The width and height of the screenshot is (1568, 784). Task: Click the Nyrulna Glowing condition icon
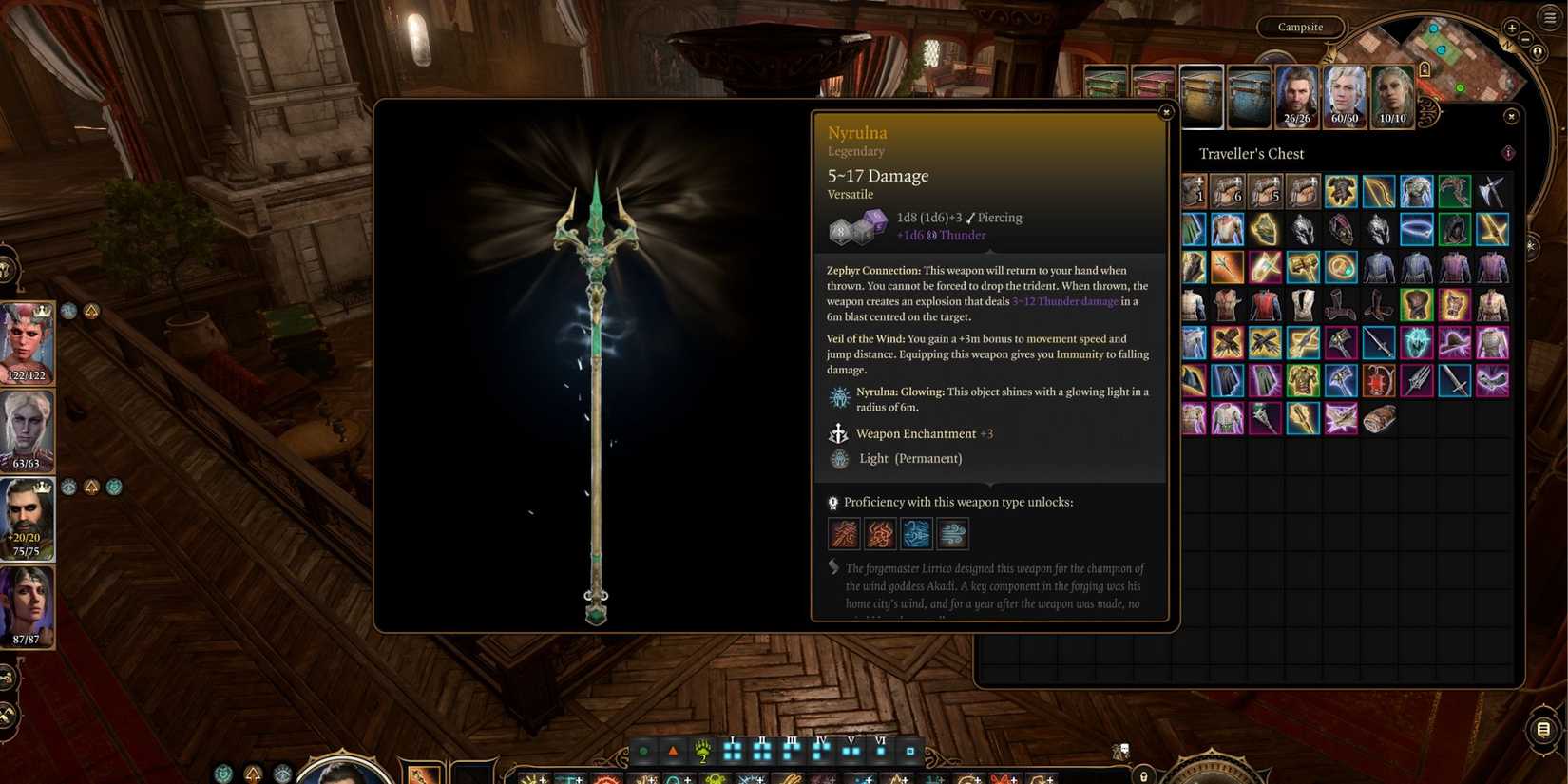click(839, 396)
